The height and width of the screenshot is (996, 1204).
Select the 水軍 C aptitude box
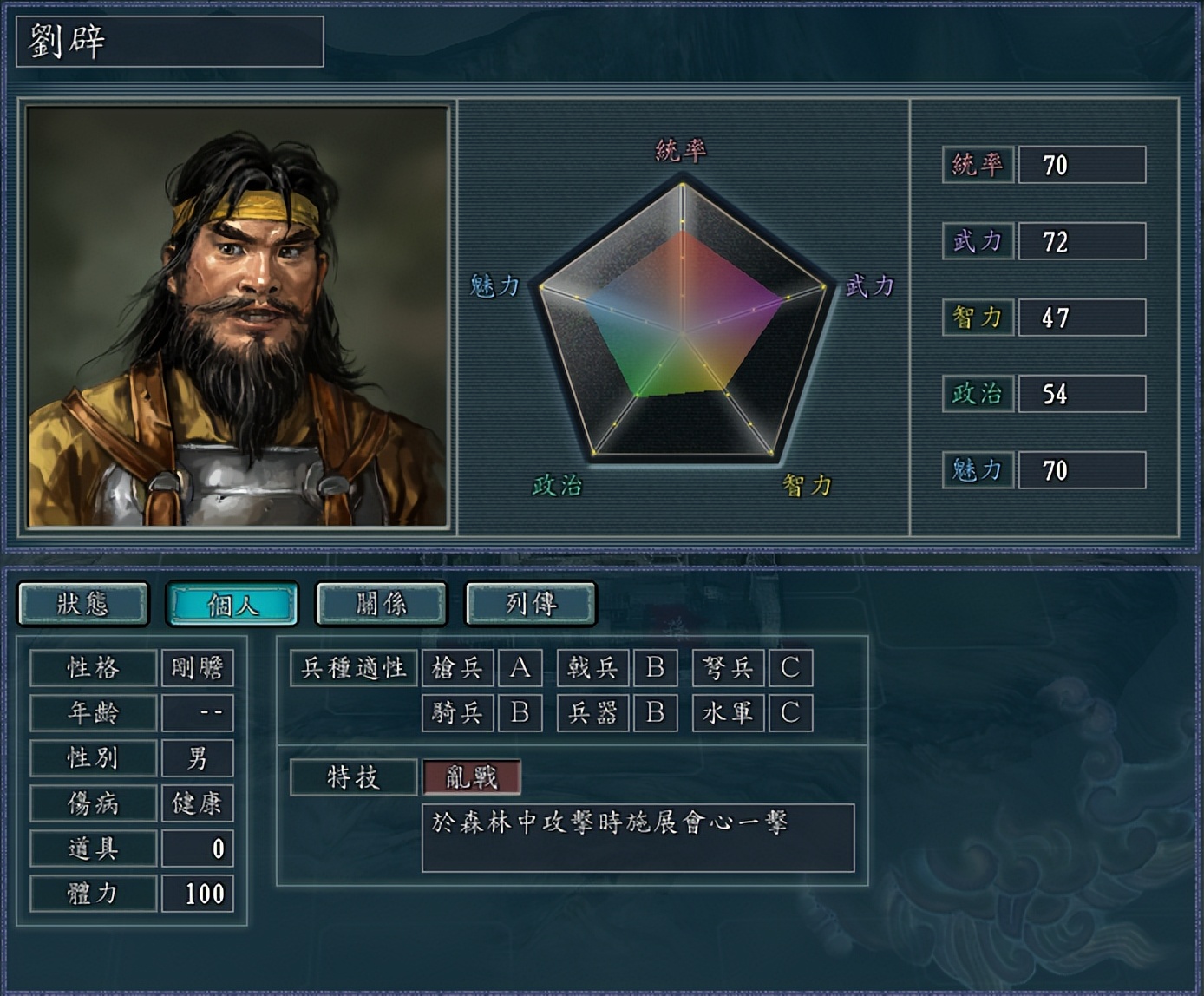coord(791,713)
